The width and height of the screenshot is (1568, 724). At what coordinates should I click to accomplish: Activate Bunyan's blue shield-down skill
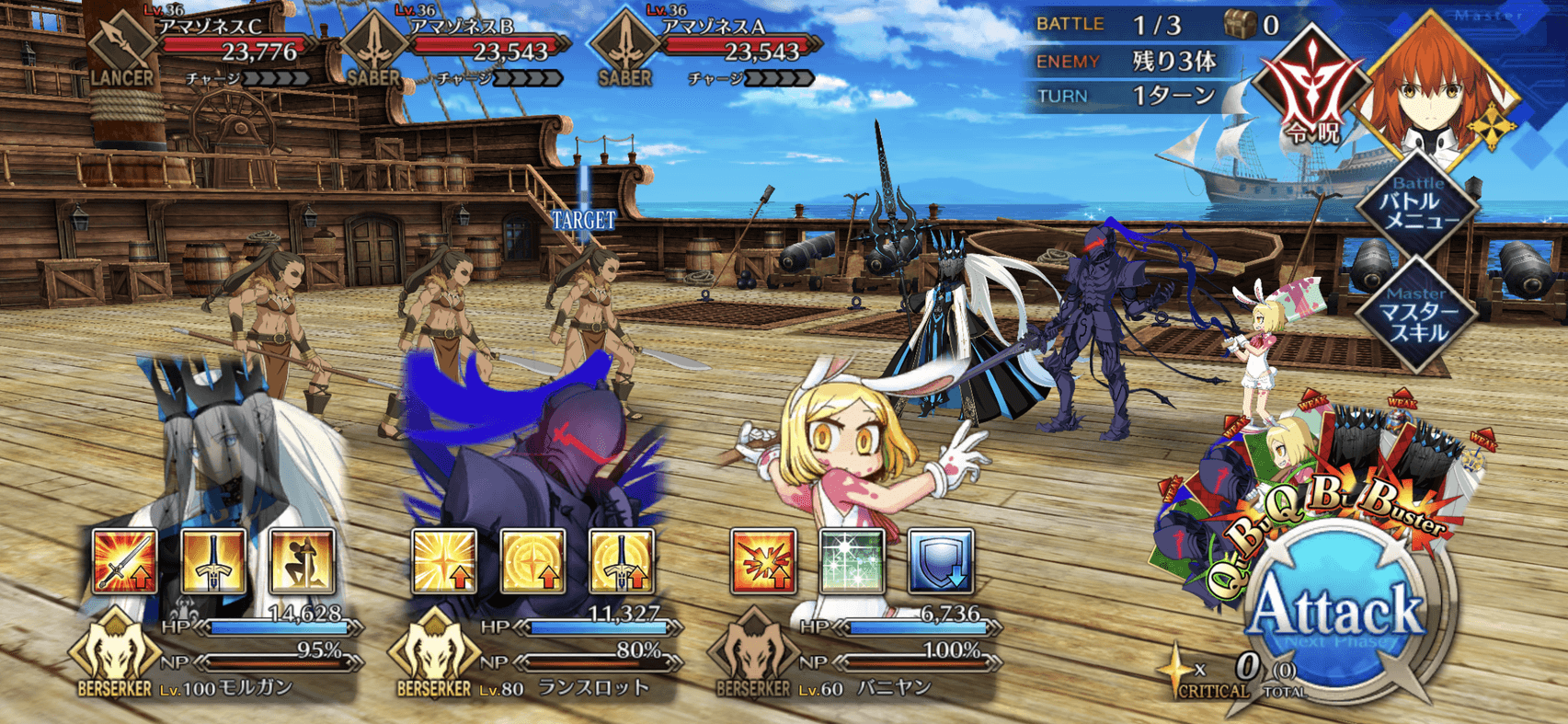coord(940,560)
